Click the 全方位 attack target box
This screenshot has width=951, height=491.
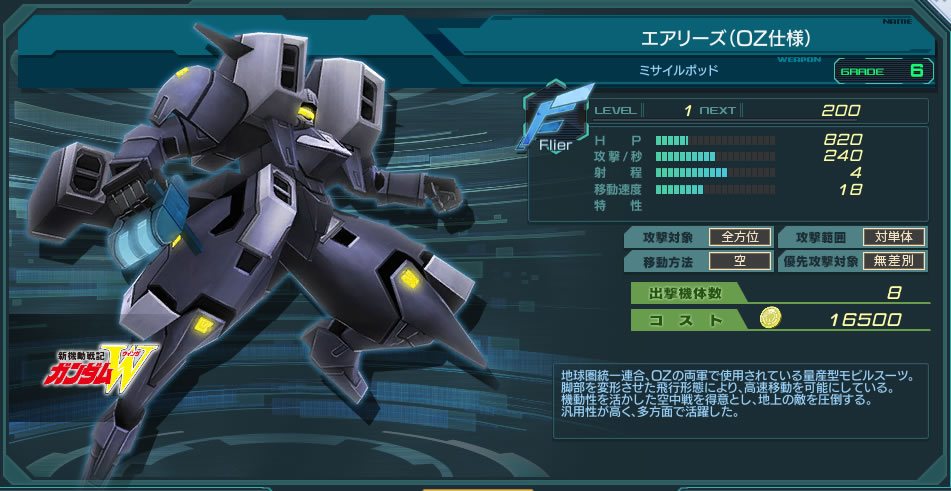(x=739, y=237)
